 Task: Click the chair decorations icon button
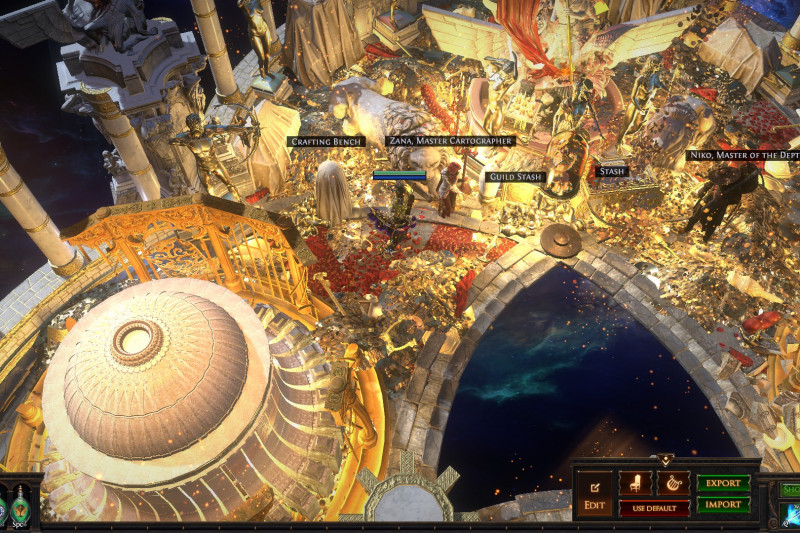(634, 483)
